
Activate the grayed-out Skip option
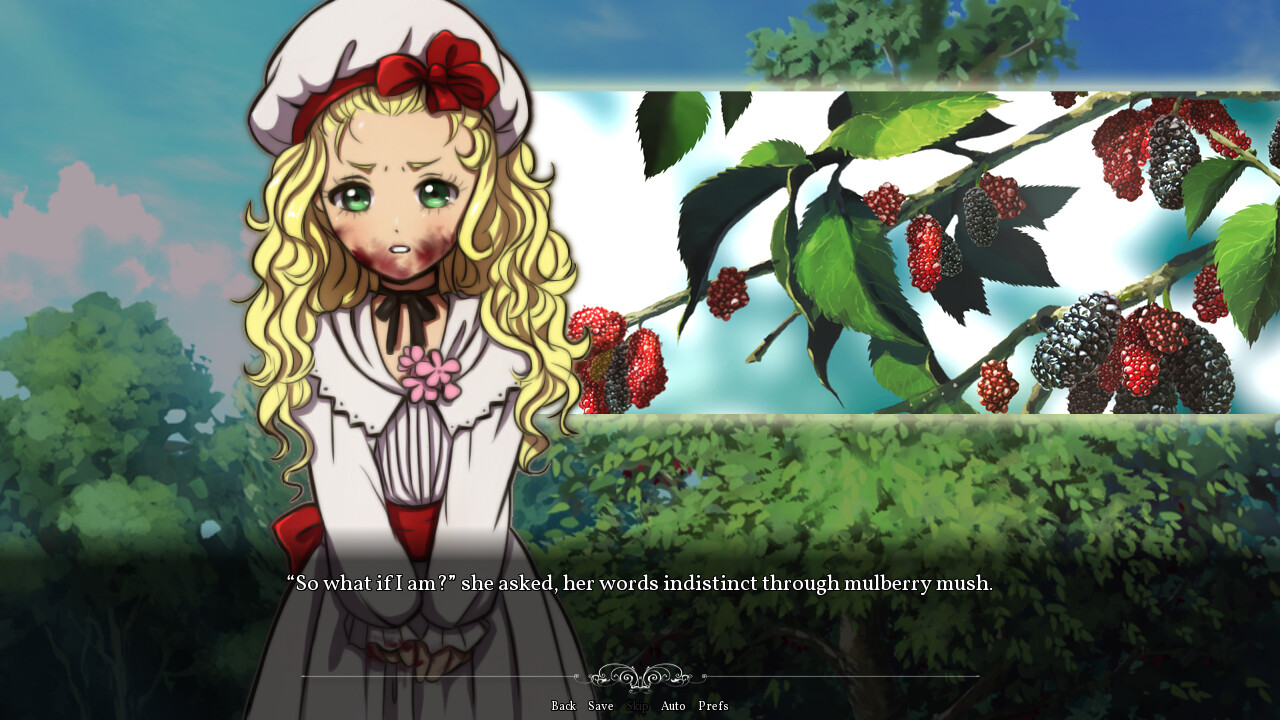[636, 706]
